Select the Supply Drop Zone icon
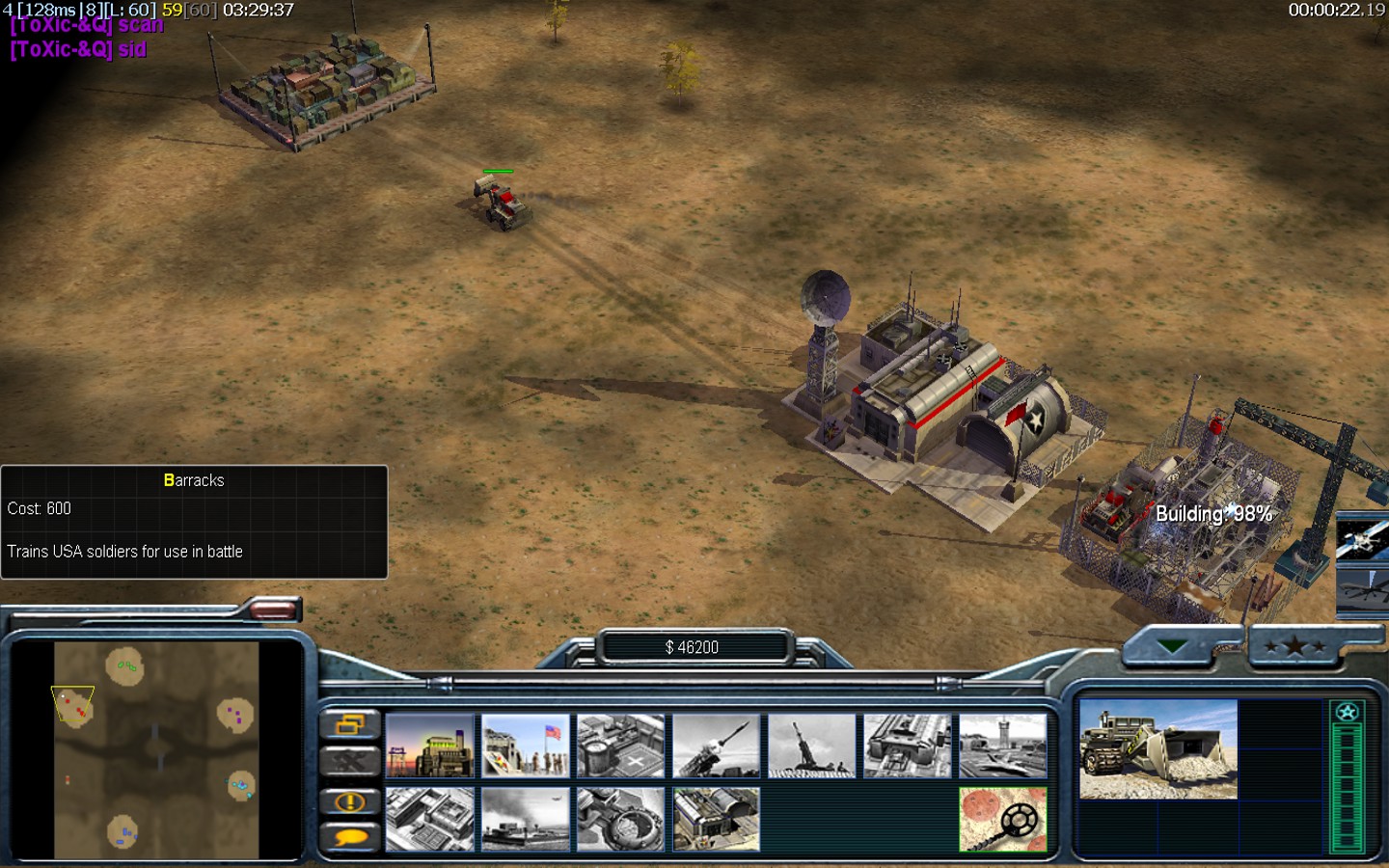This screenshot has height=868, width=1389. coord(526,820)
